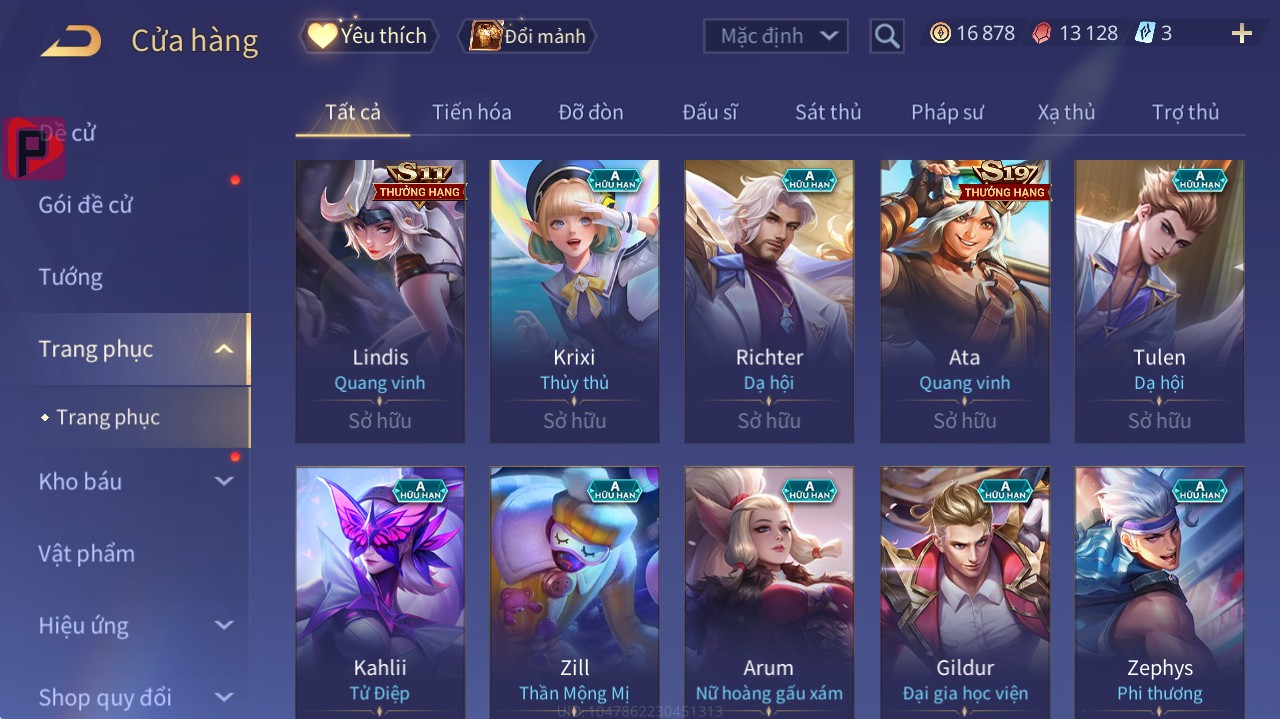Click the magnifying glass search button

[886, 36]
